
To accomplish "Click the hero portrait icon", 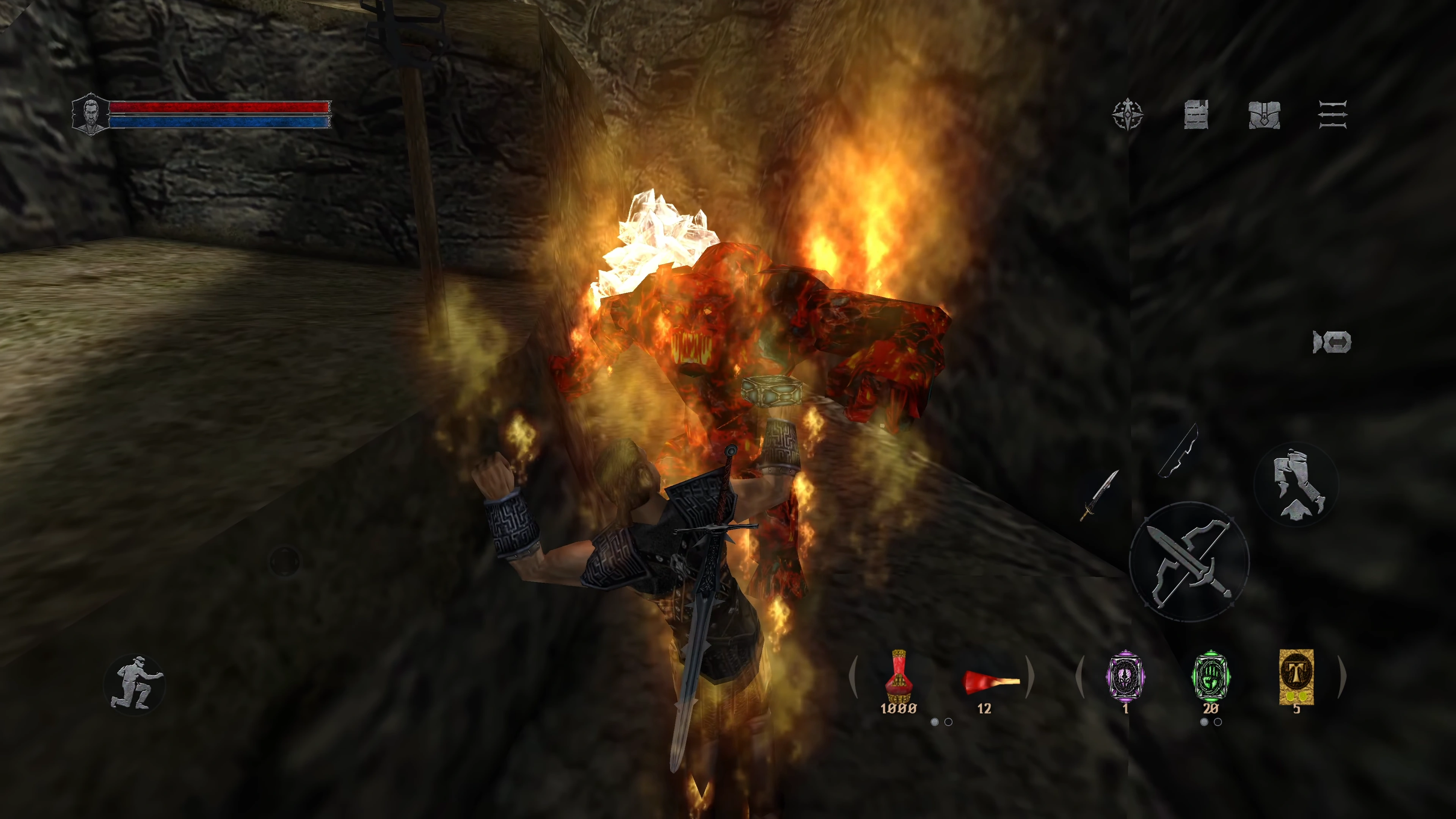I will (x=91, y=115).
